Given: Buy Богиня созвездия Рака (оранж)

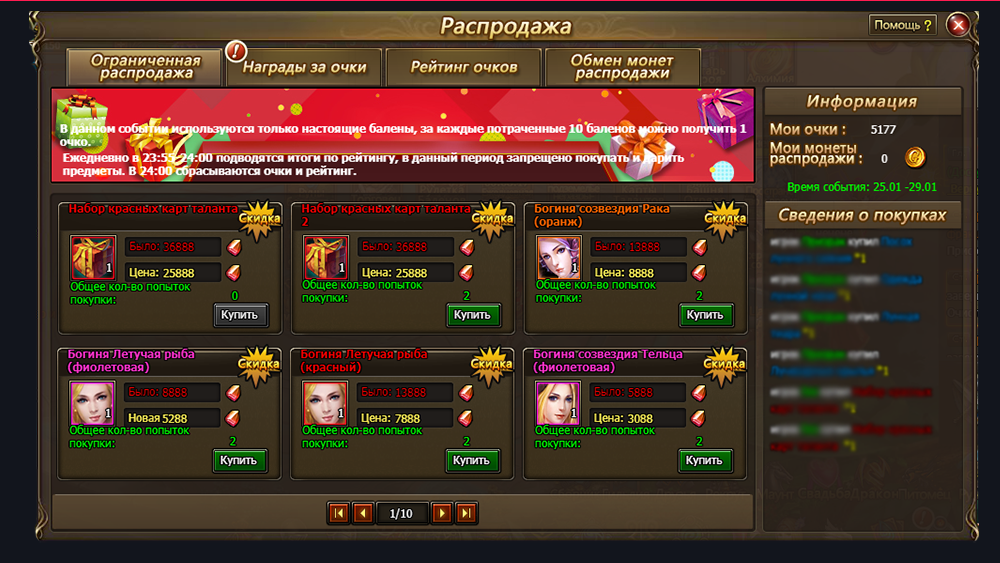Looking at the screenshot, I should point(705,315).
